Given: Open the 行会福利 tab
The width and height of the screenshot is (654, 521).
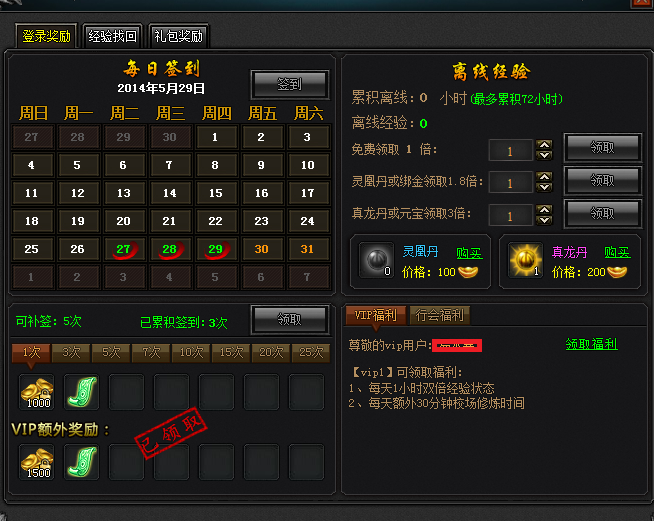Looking at the screenshot, I should [439, 315].
